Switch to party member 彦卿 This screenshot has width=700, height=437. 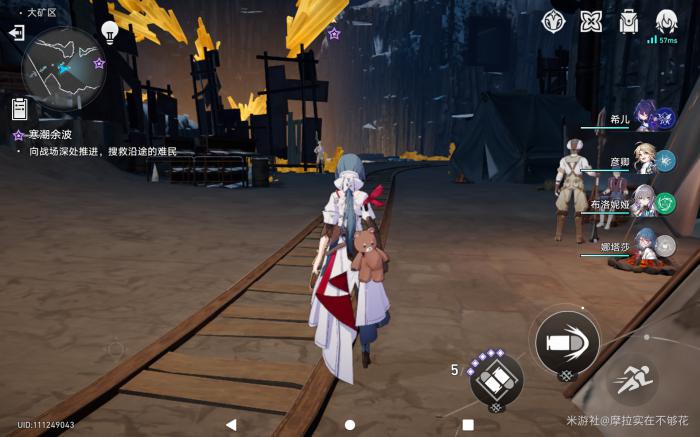[645, 162]
